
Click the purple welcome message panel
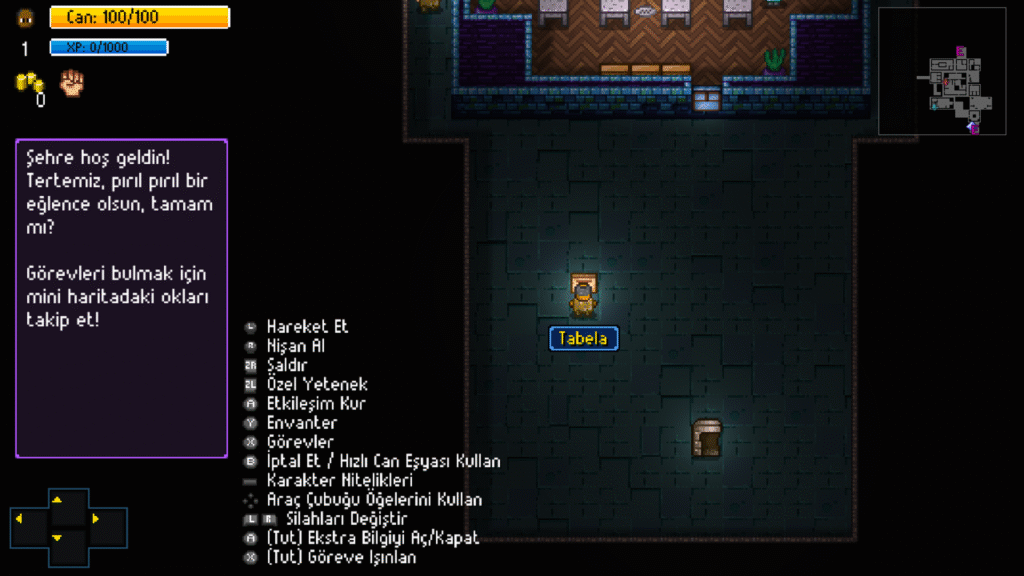pyautogui.click(x=121, y=298)
